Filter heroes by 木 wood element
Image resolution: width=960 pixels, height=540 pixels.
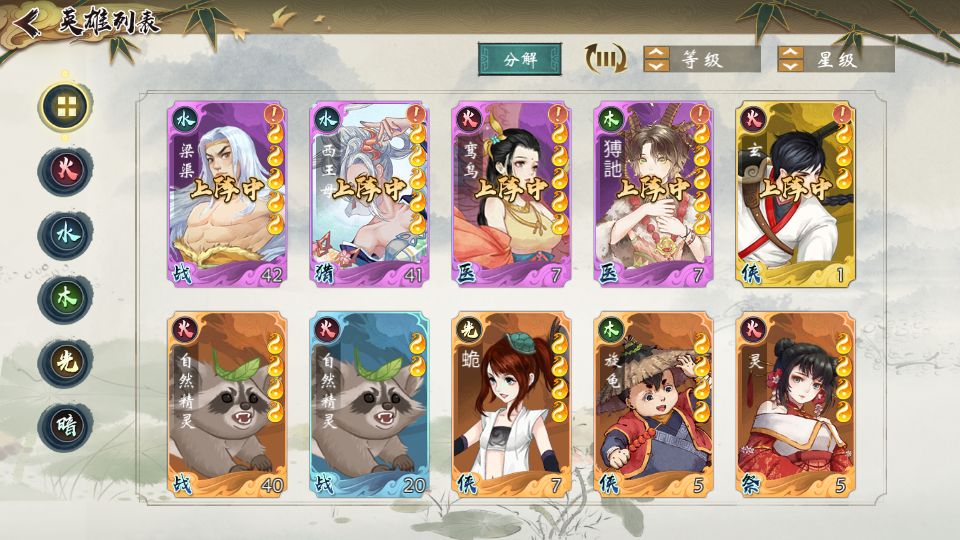pos(65,298)
